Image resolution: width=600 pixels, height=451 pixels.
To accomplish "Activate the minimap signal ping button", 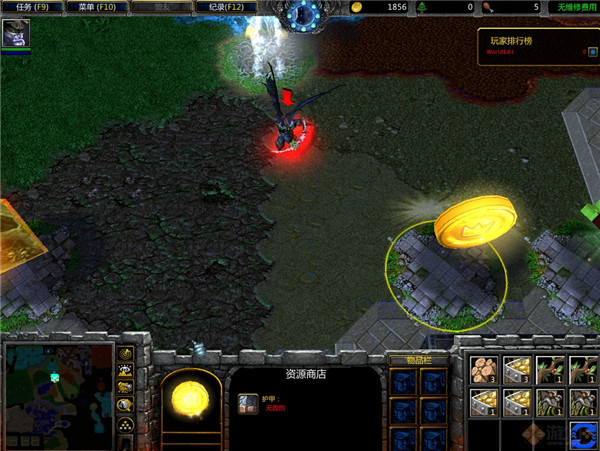I will (x=126, y=355).
